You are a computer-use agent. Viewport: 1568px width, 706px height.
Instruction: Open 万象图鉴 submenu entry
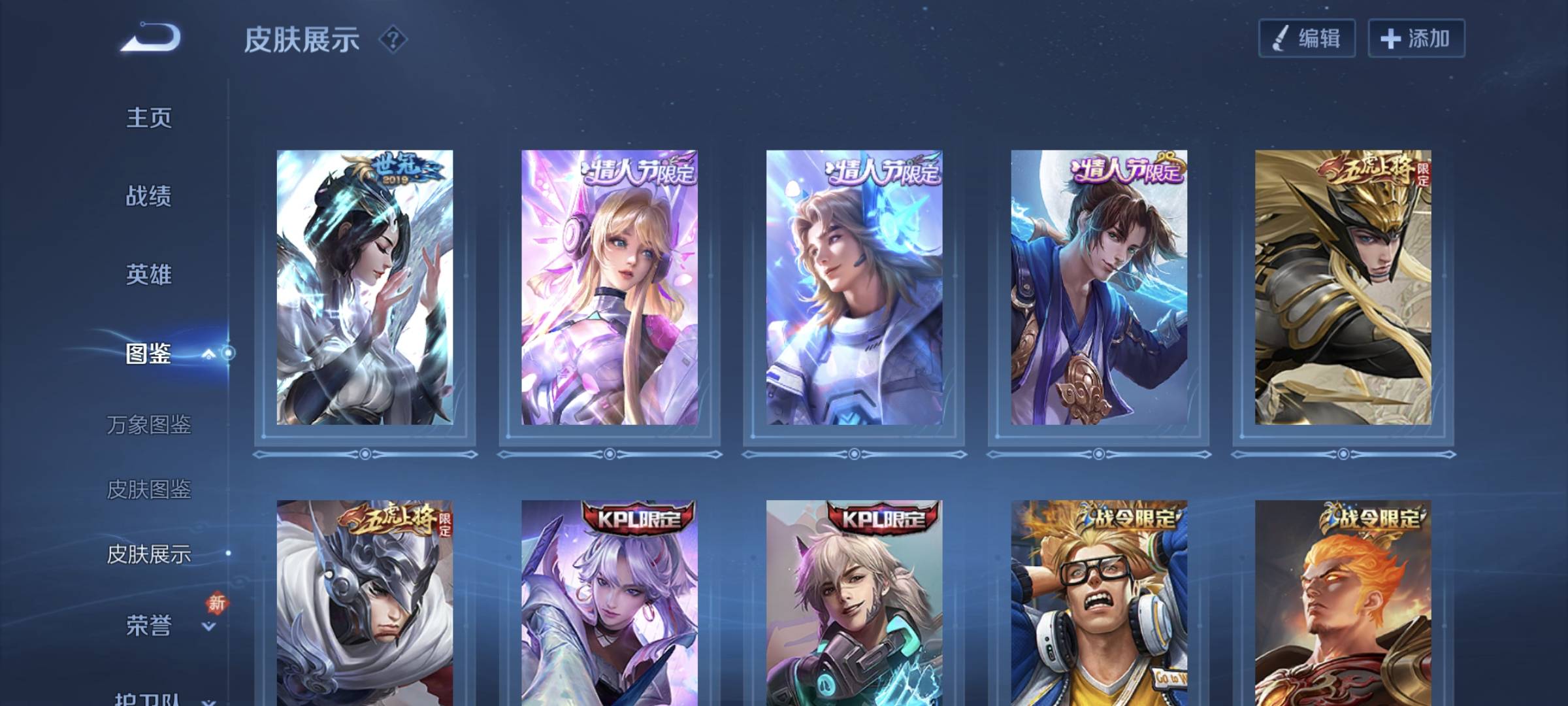click(149, 425)
